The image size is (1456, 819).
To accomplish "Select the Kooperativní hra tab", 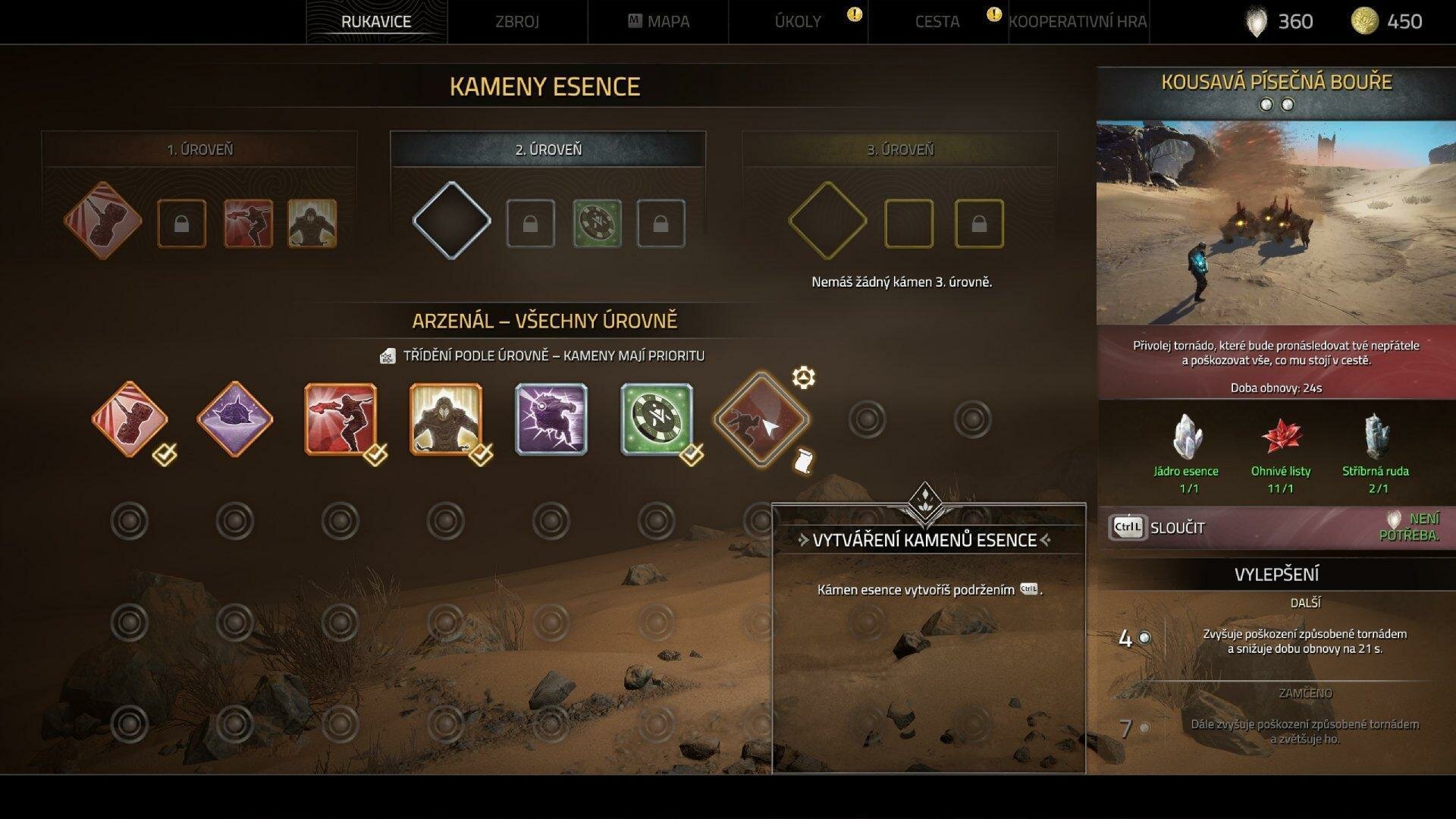I will pyautogui.click(x=1078, y=21).
